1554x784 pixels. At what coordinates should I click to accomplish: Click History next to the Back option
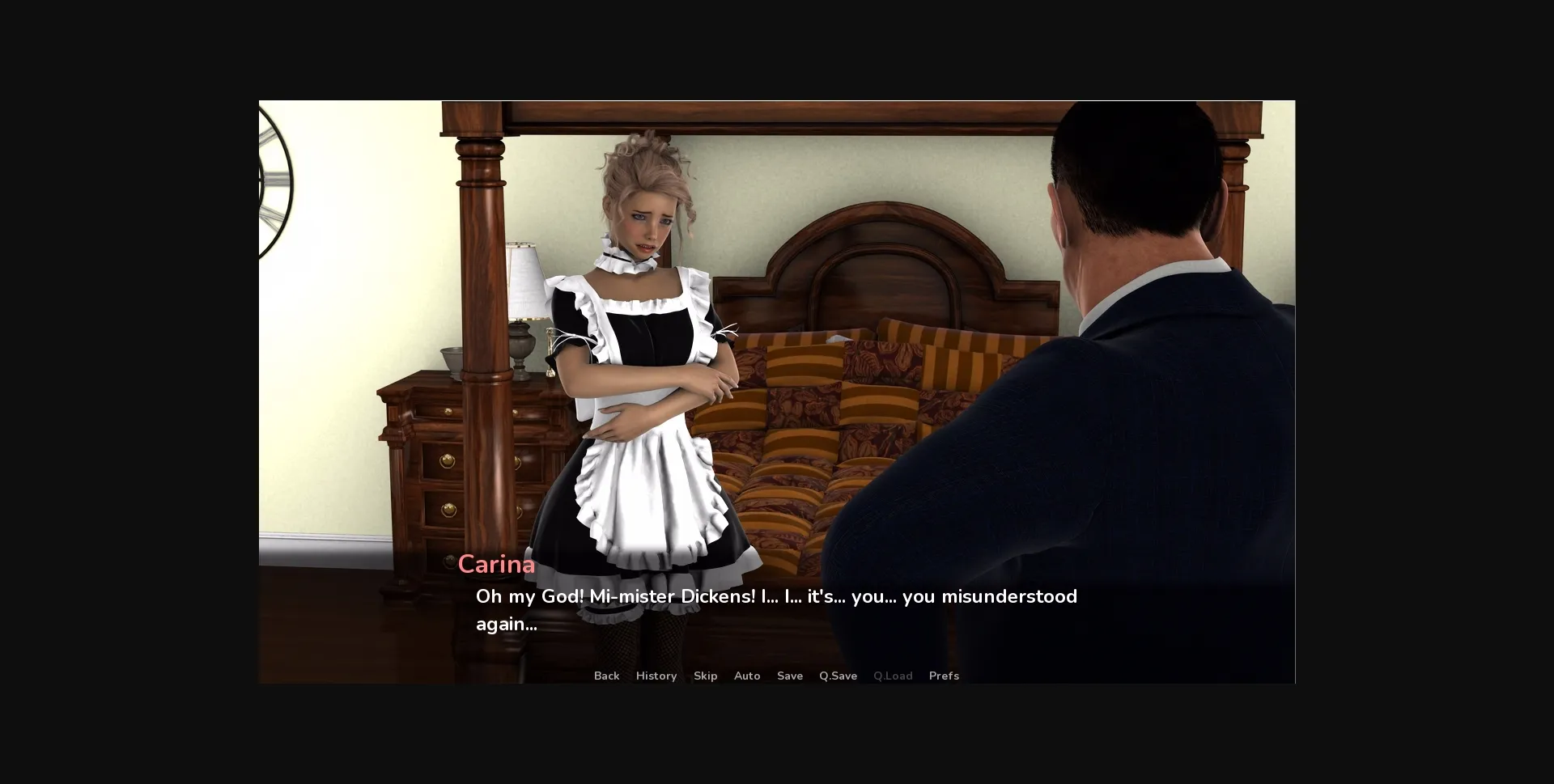point(656,676)
